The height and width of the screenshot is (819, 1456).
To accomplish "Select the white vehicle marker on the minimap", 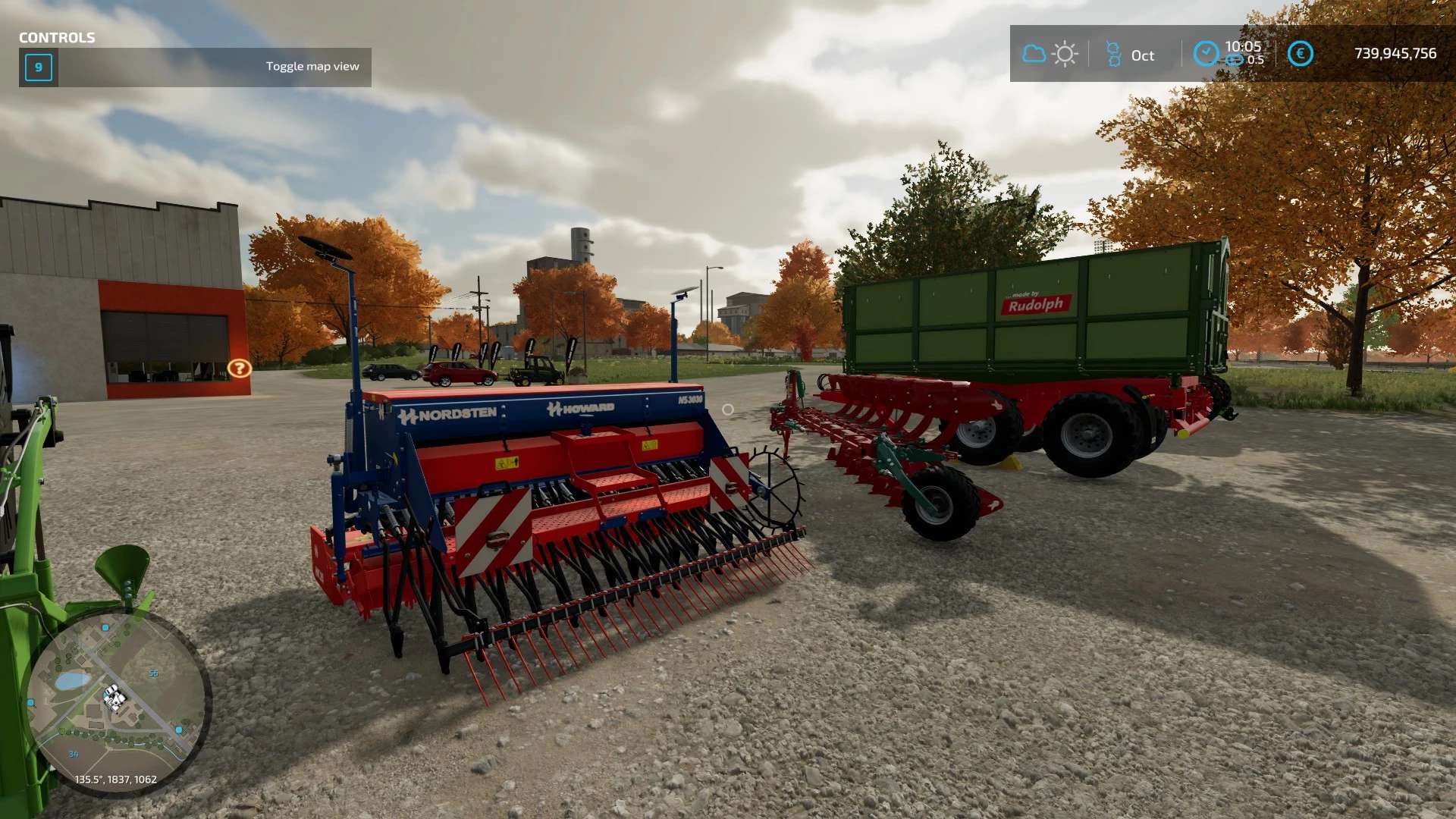I will coord(115,696).
